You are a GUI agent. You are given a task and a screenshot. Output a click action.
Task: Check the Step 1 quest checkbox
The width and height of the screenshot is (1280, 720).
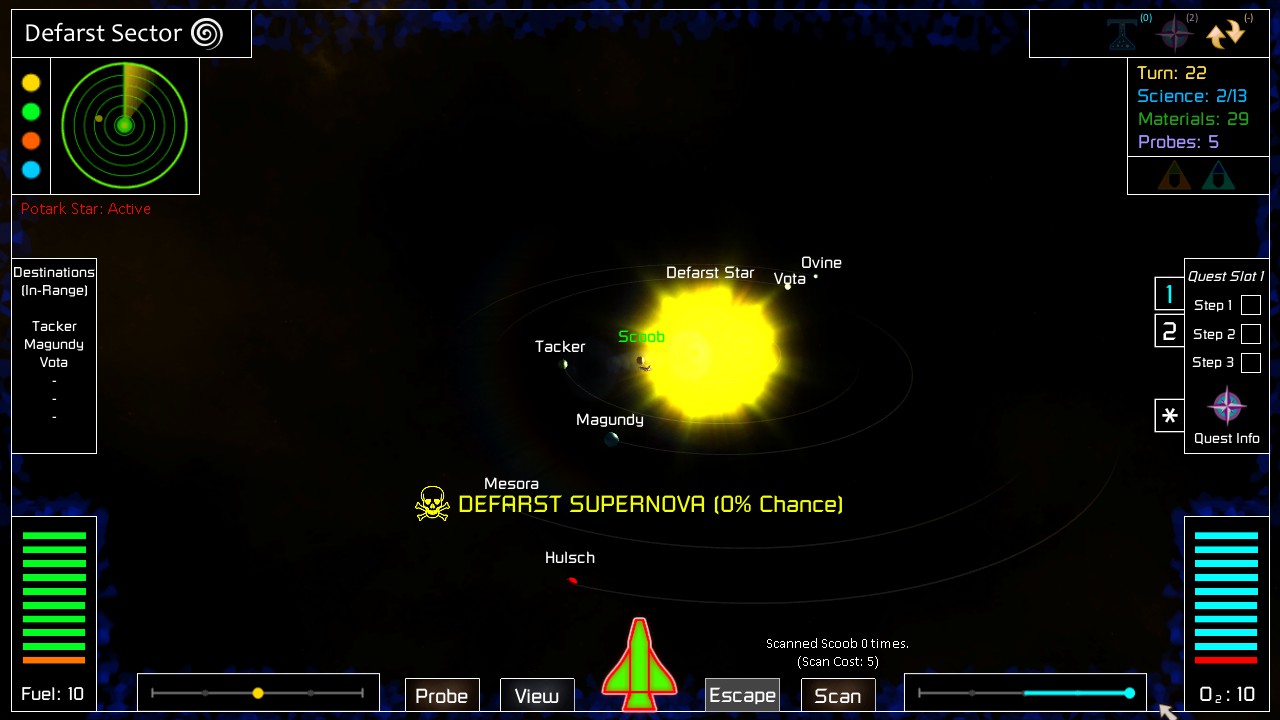(1251, 305)
